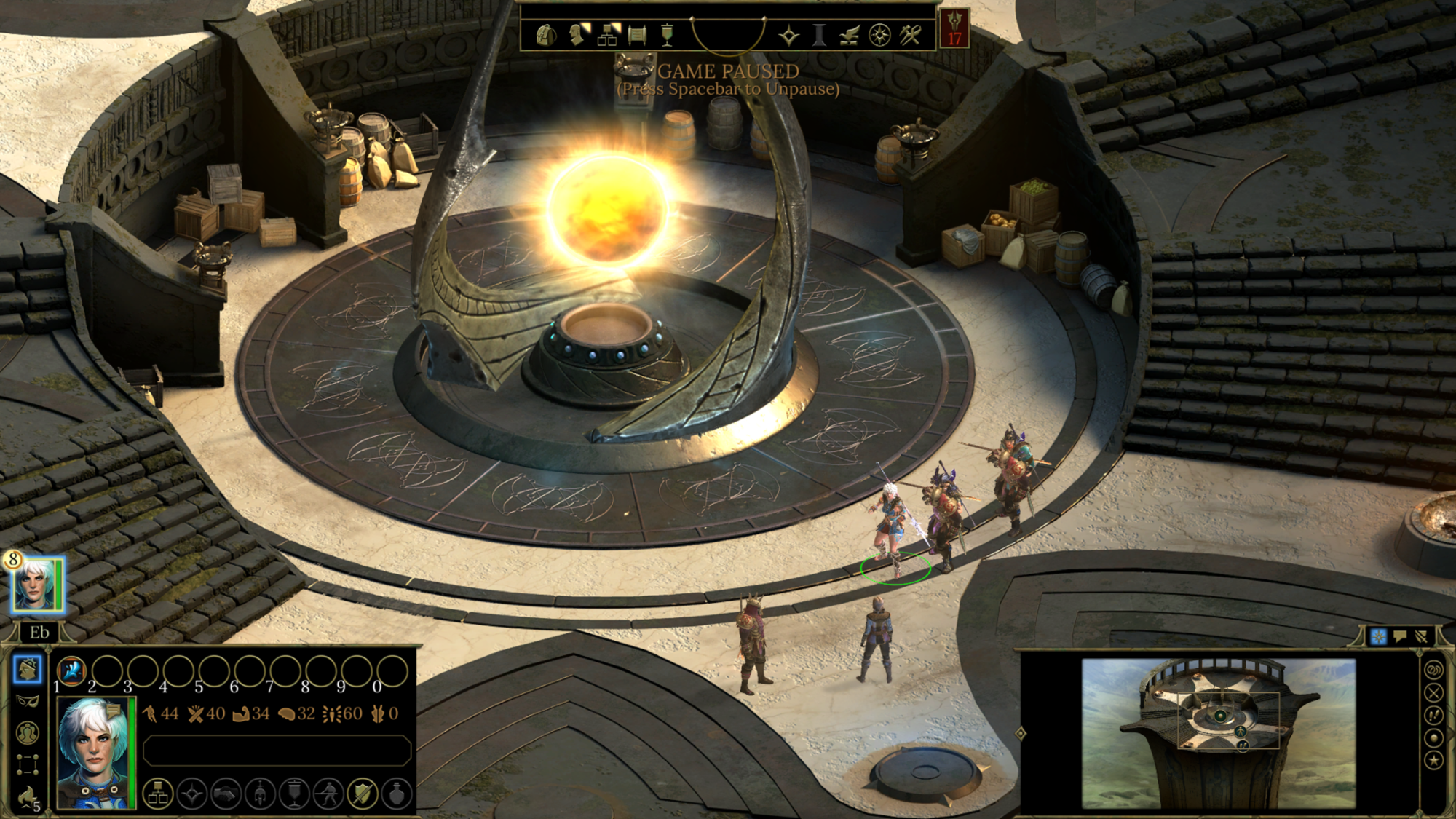Click the campfire icon with number 5
The width and height of the screenshot is (1456, 819).
click(x=28, y=796)
